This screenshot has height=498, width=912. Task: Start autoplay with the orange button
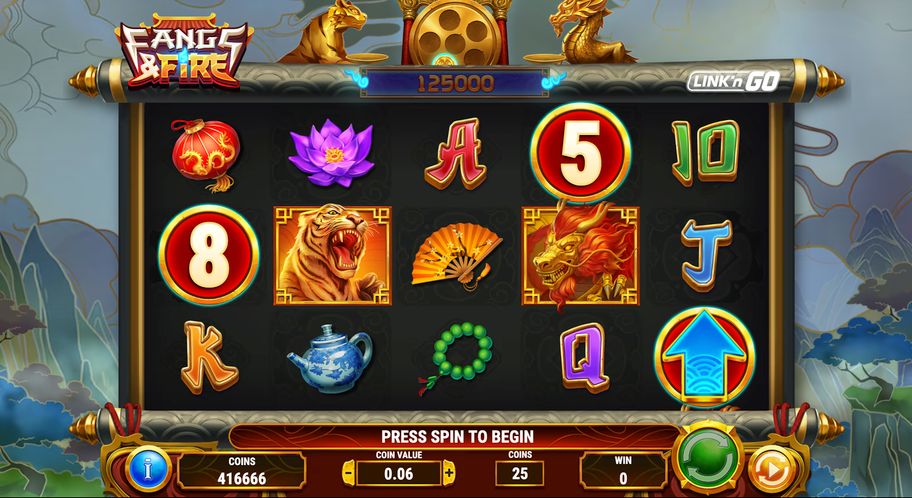point(770,468)
